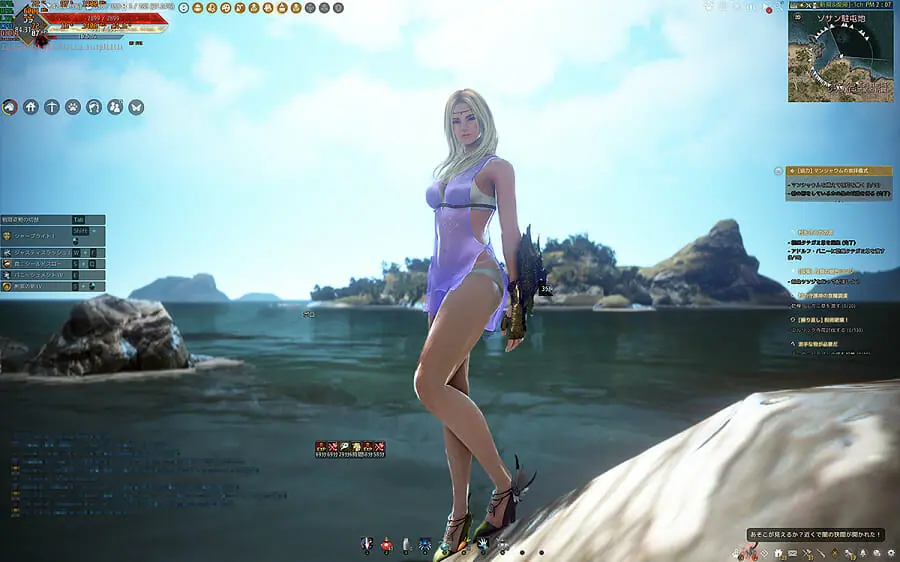Viewport: 900px width, 562px height.
Task: Click the butterfly fairy icon
Action: (136, 107)
